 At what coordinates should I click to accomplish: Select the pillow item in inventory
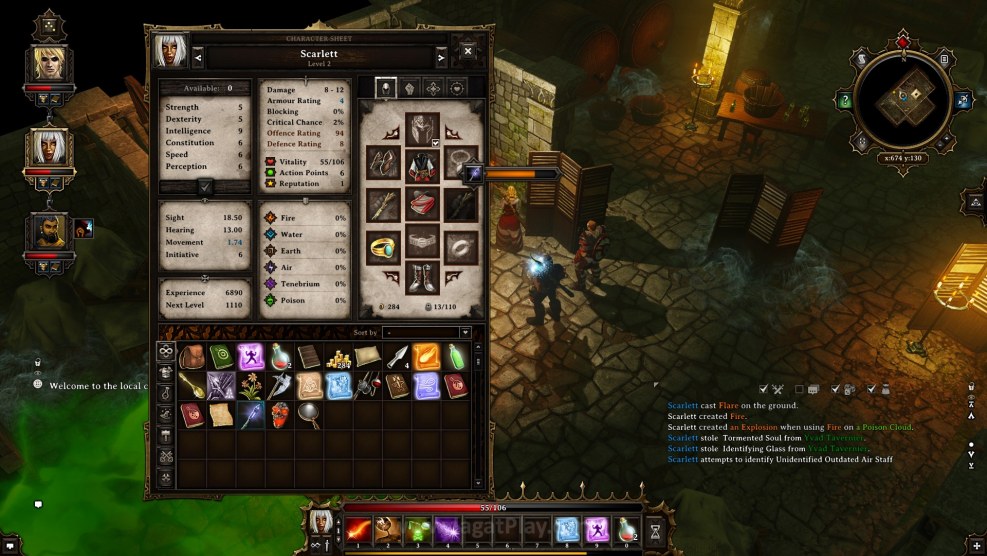[367, 357]
